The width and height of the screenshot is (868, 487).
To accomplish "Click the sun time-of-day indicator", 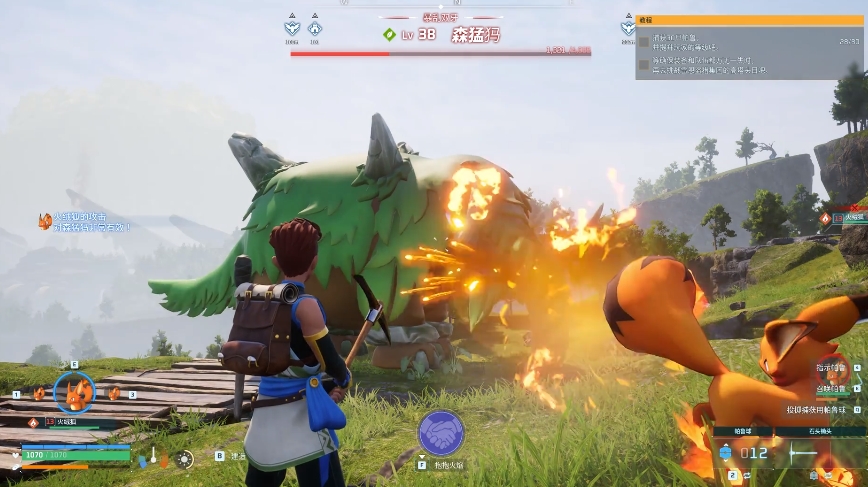I will tap(184, 459).
